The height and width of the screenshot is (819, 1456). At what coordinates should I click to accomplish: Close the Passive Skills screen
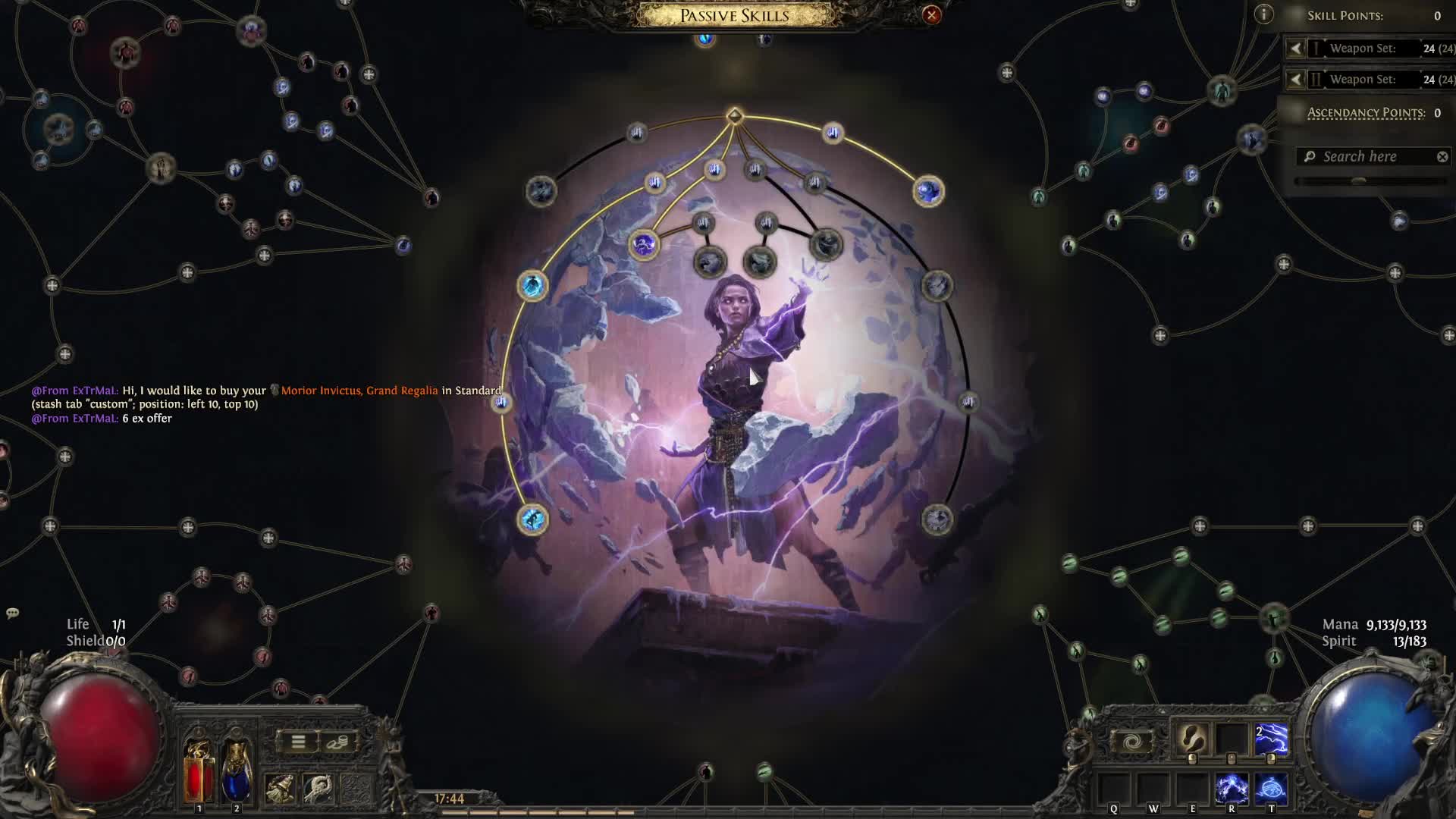pyautogui.click(x=931, y=15)
